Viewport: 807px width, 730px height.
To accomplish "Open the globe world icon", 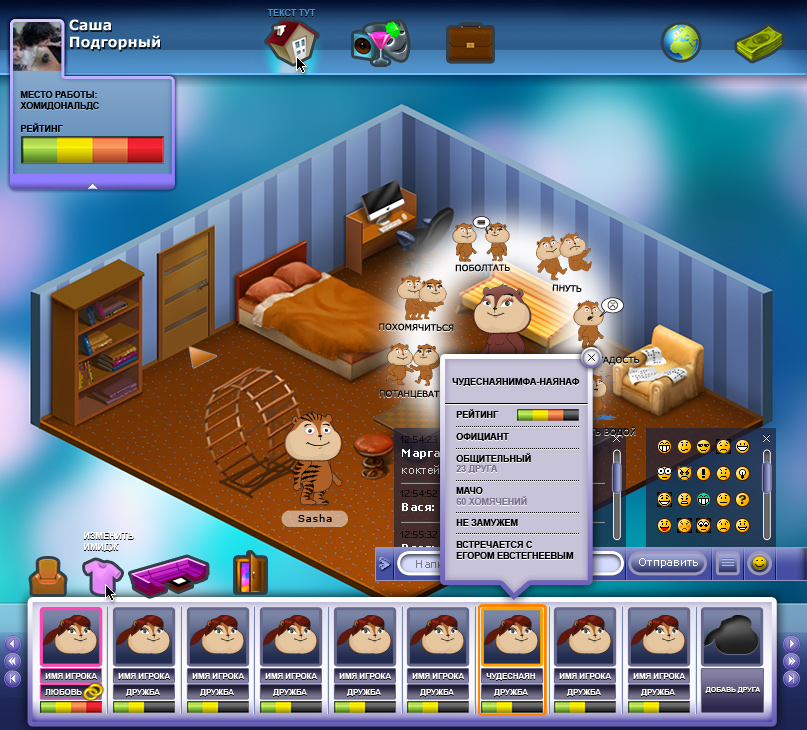I will click(681, 43).
